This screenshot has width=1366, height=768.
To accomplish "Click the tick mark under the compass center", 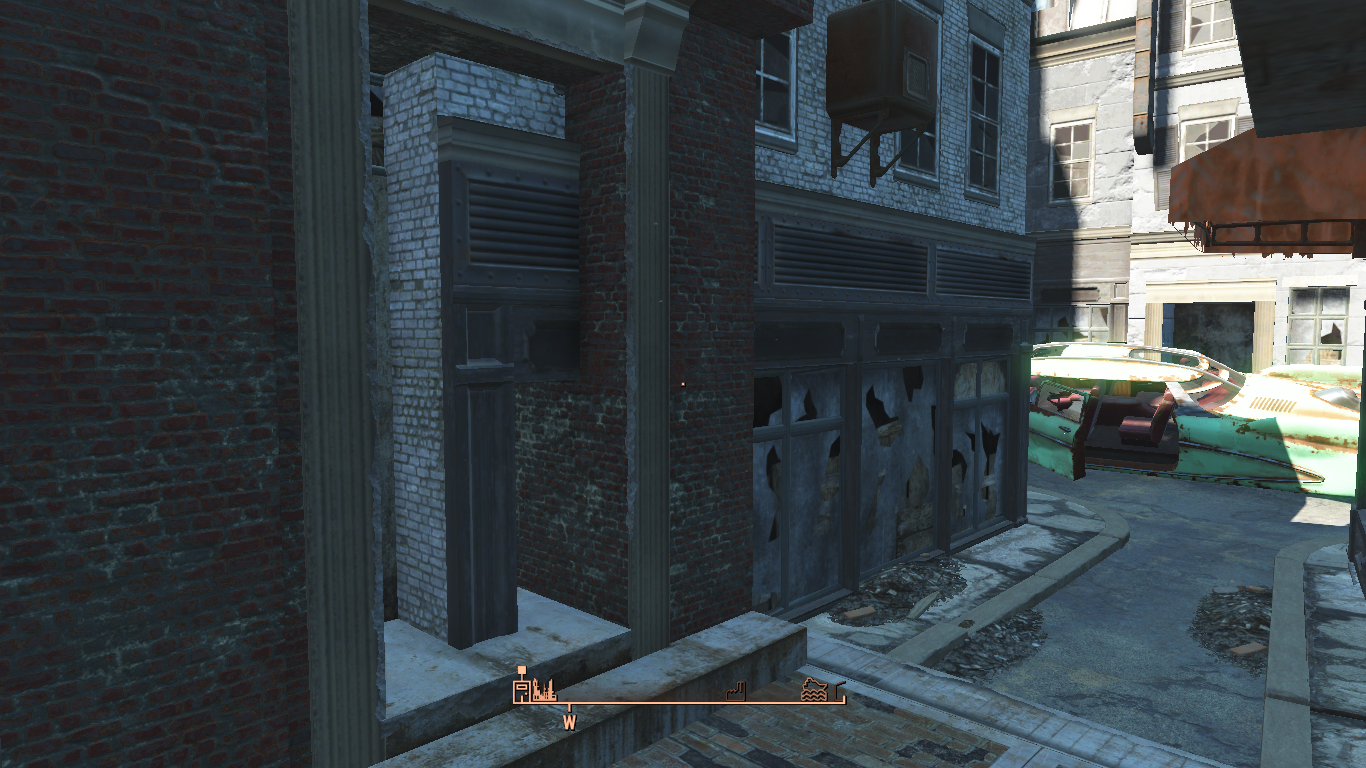I will 569,706.
